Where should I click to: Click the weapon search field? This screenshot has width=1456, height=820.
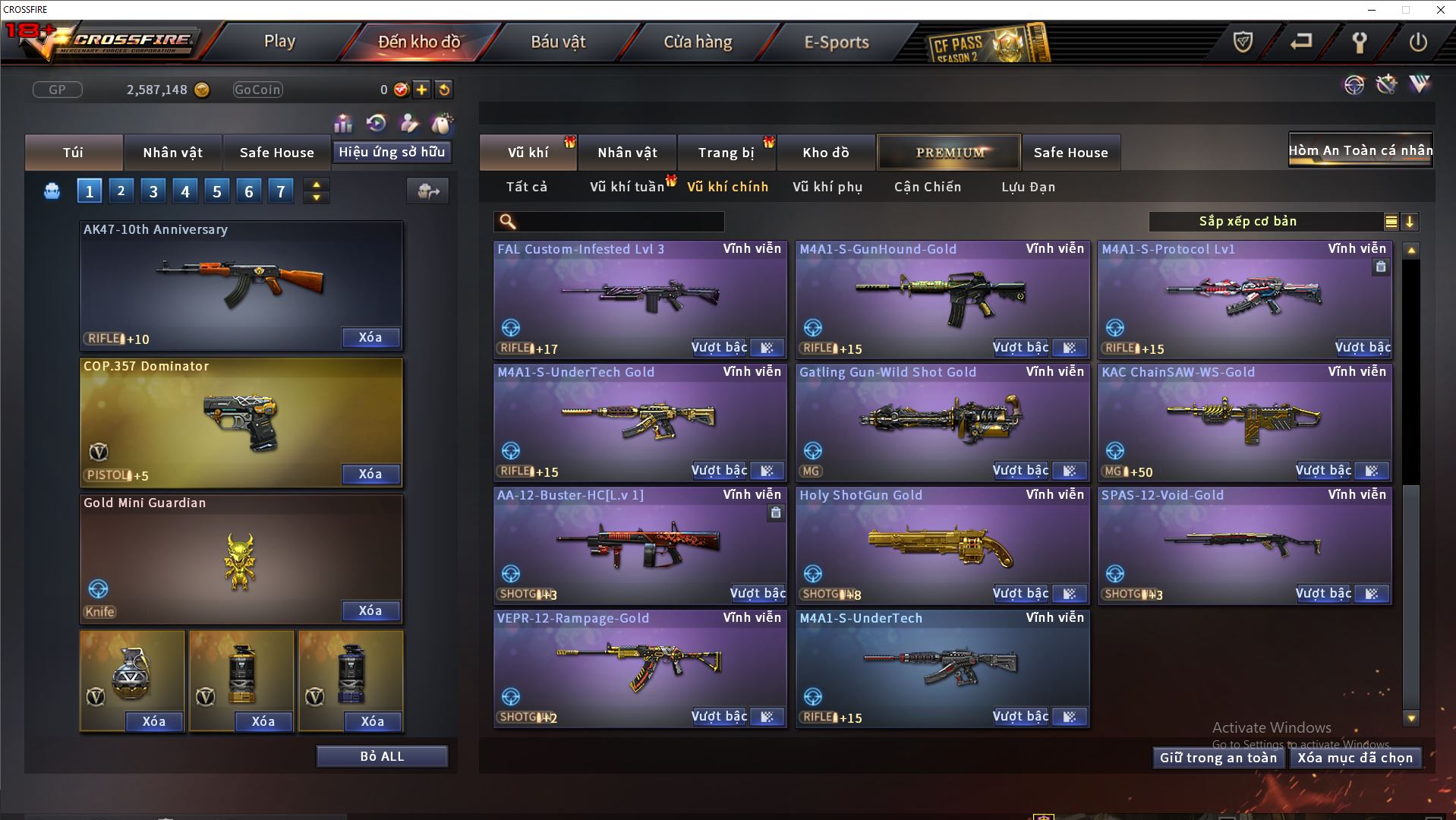pos(619,222)
